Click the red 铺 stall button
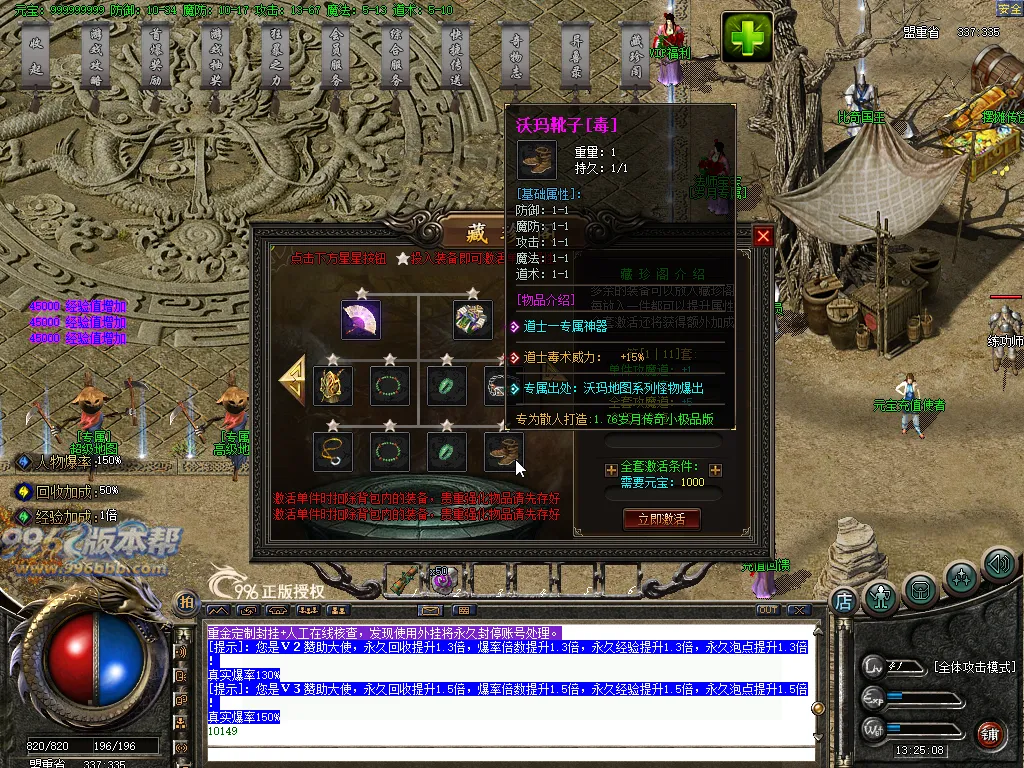The image size is (1024, 768). point(988,734)
